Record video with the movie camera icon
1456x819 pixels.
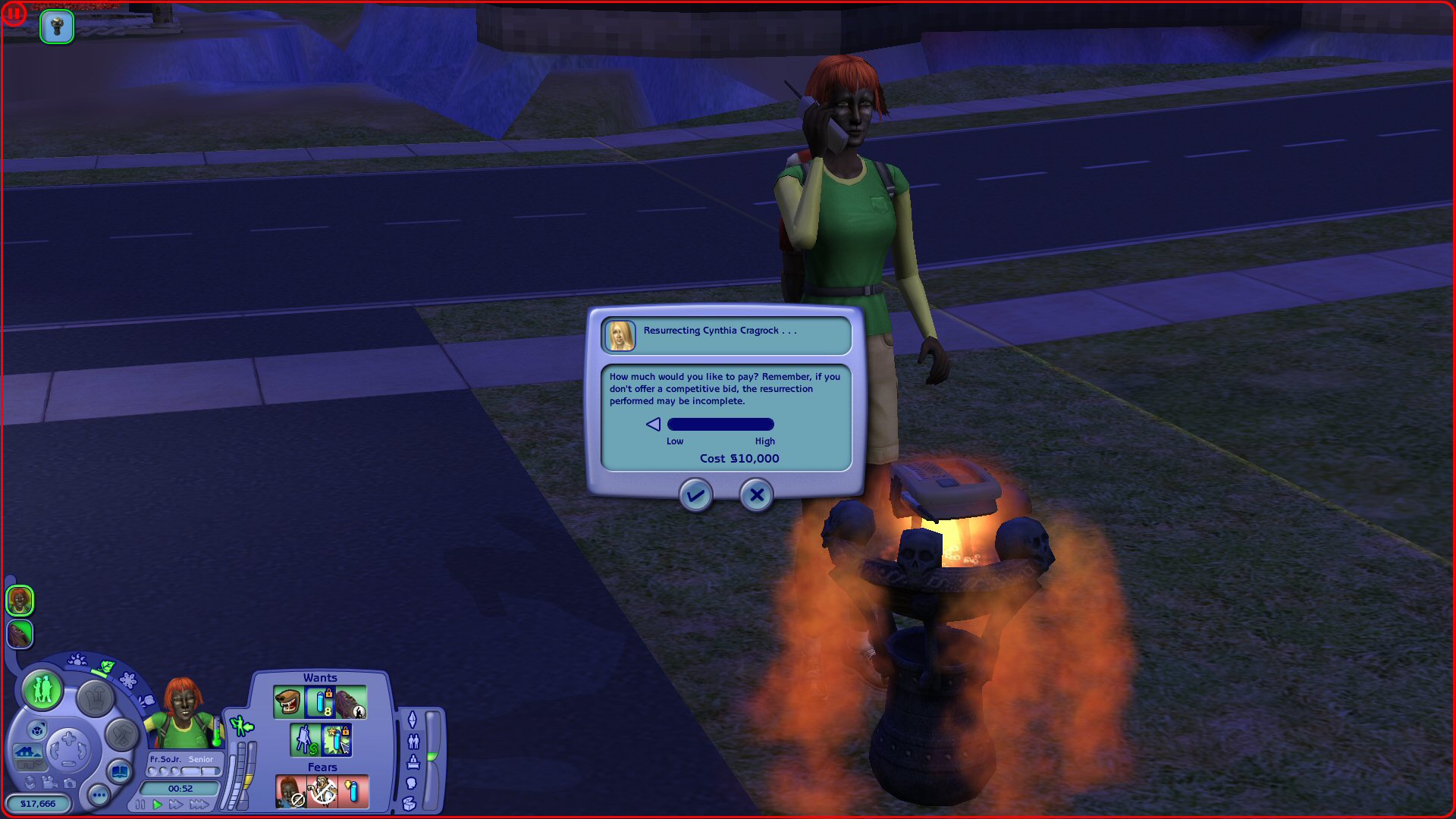click(48, 784)
